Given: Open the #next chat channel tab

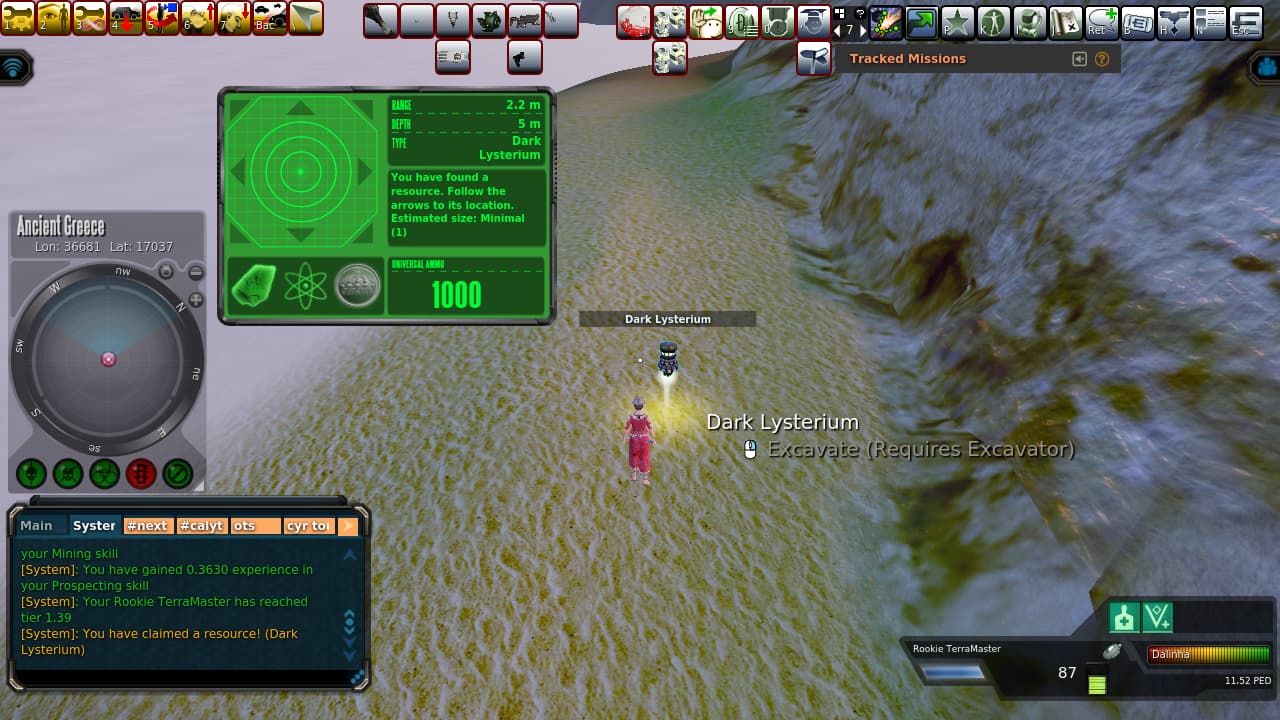Looking at the screenshot, I should 147,526.
